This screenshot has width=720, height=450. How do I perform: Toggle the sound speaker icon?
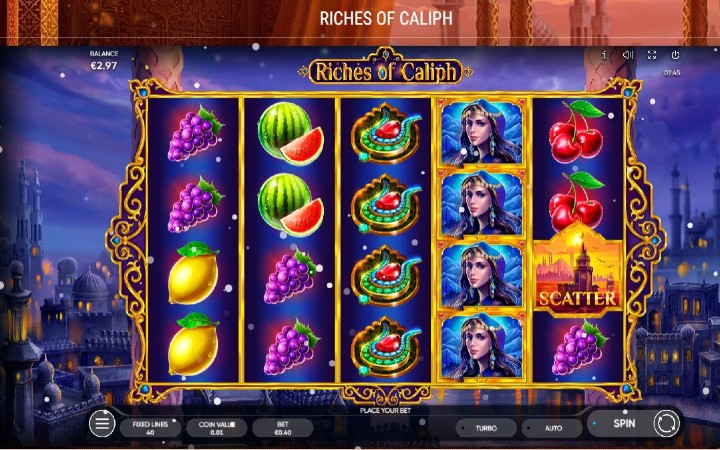coord(628,55)
